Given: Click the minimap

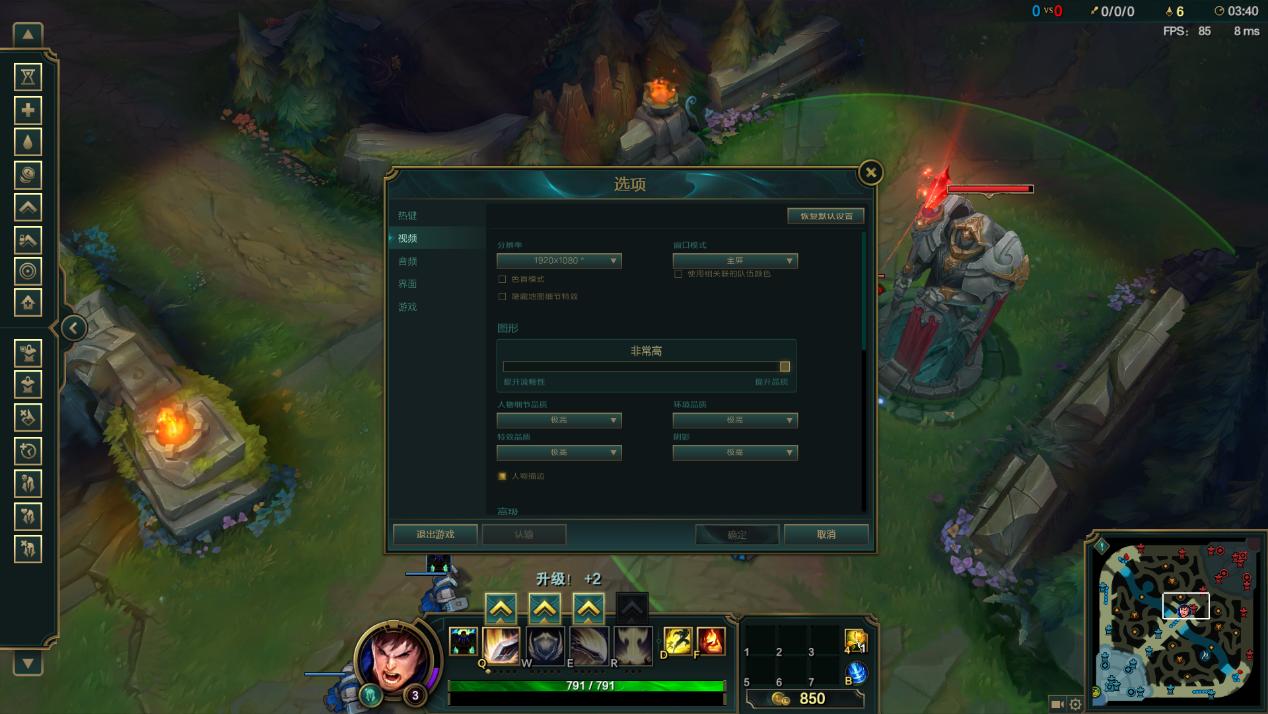Looking at the screenshot, I should (x=1176, y=622).
